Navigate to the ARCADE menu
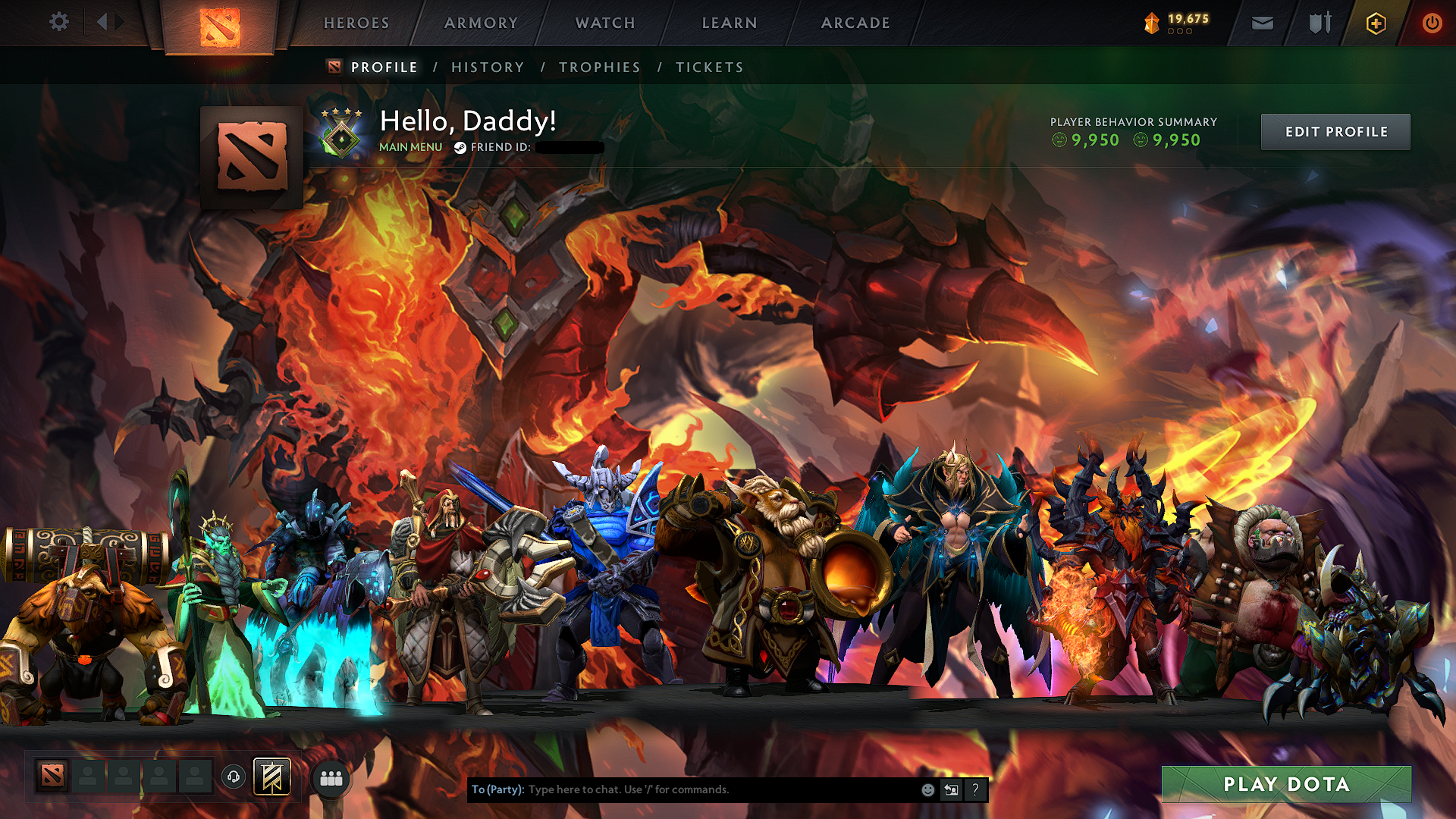This screenshot has width=1456, height=819. [x=855, y=23]
